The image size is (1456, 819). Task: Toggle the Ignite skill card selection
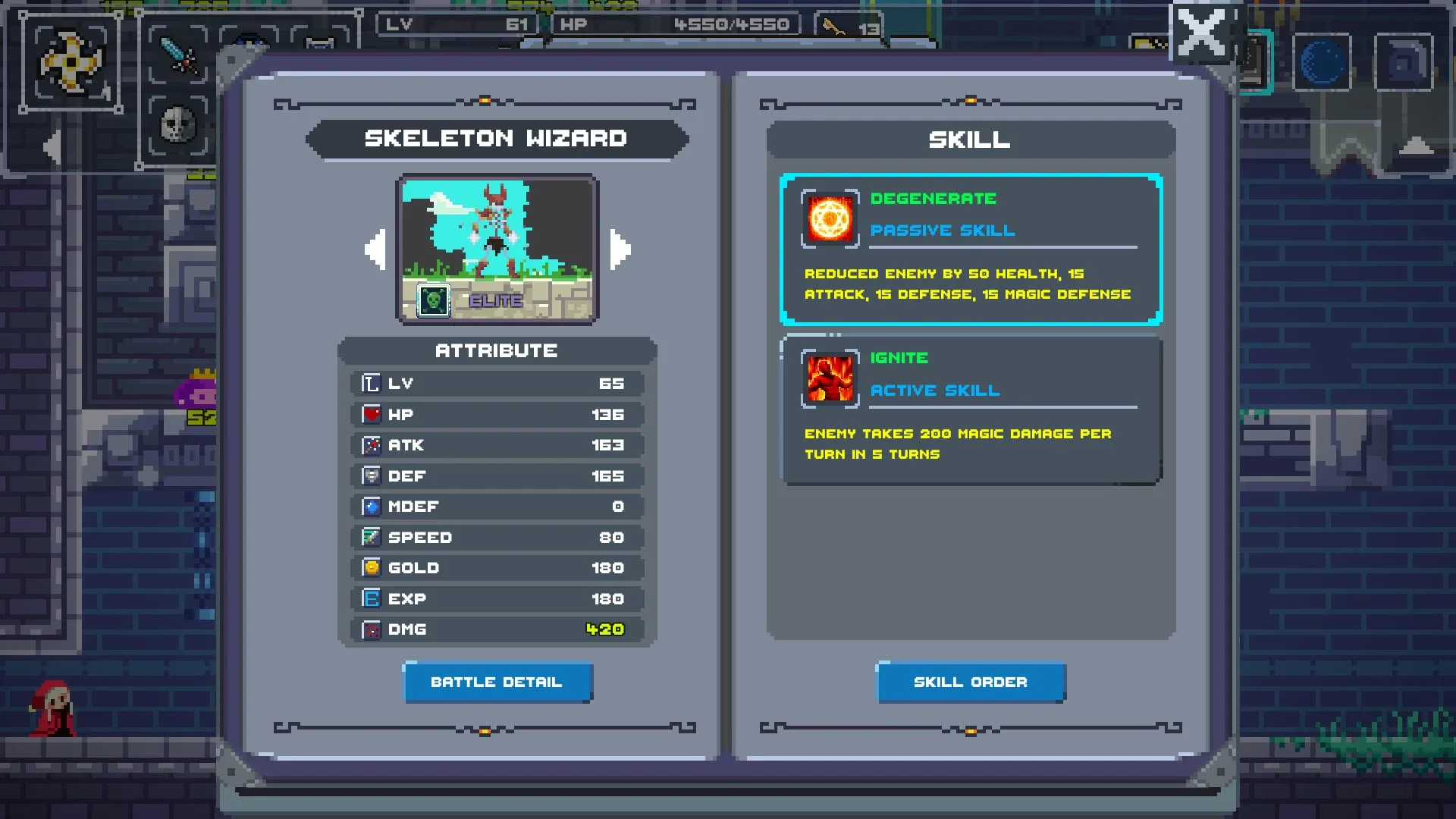tap(971, 409)
